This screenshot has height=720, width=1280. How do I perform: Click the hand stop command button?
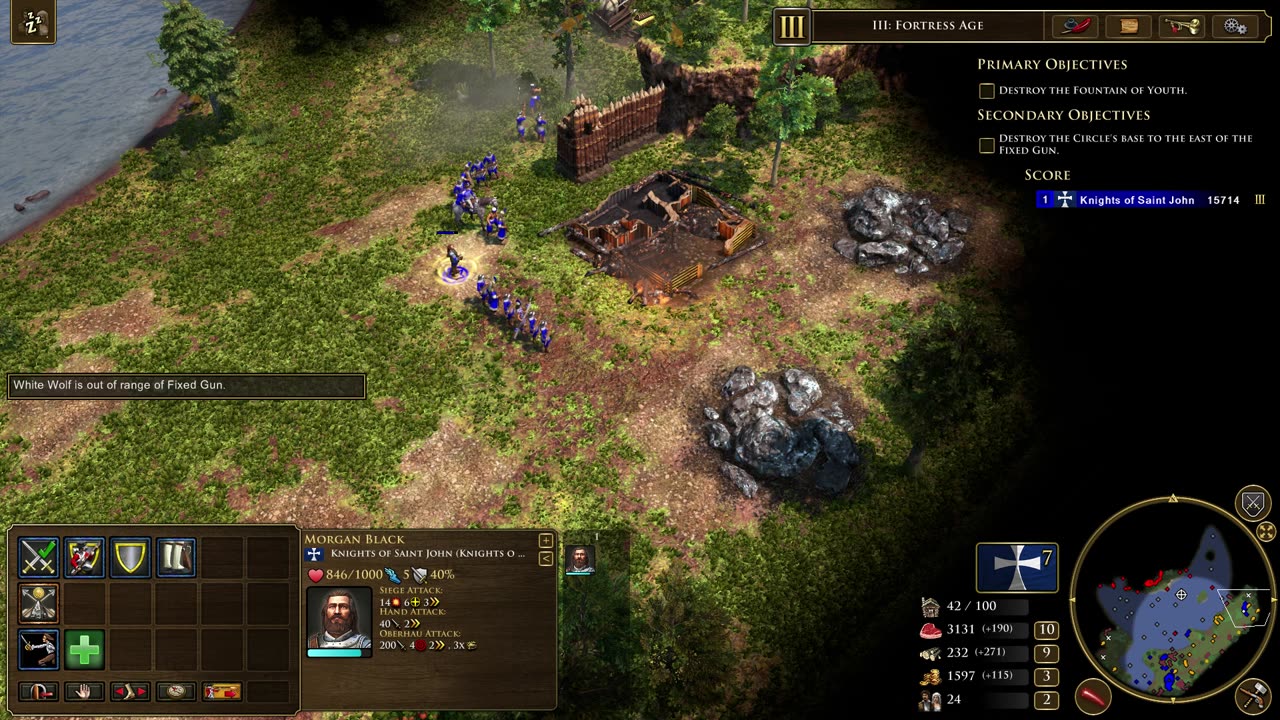point(84,691)
